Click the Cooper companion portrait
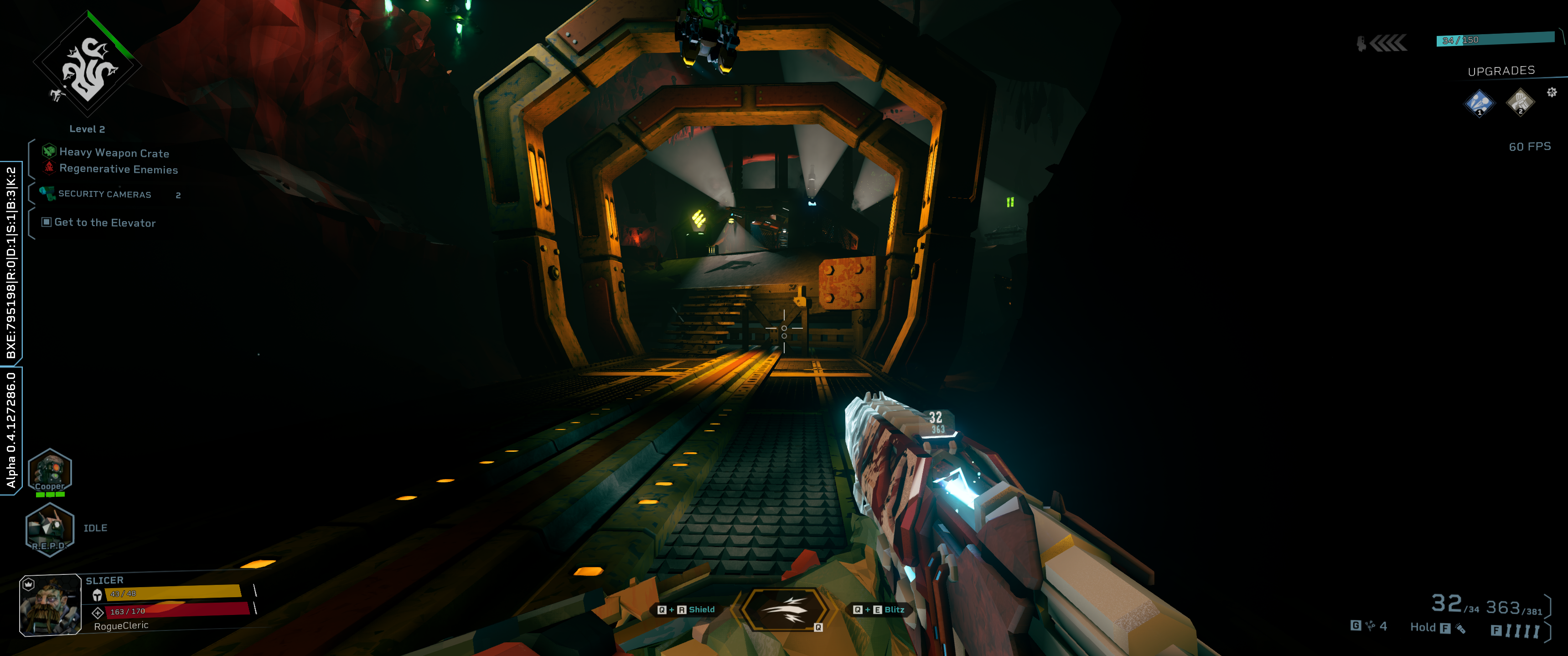The height and width of the screenshot is (656, 1568). click(50, 471)
